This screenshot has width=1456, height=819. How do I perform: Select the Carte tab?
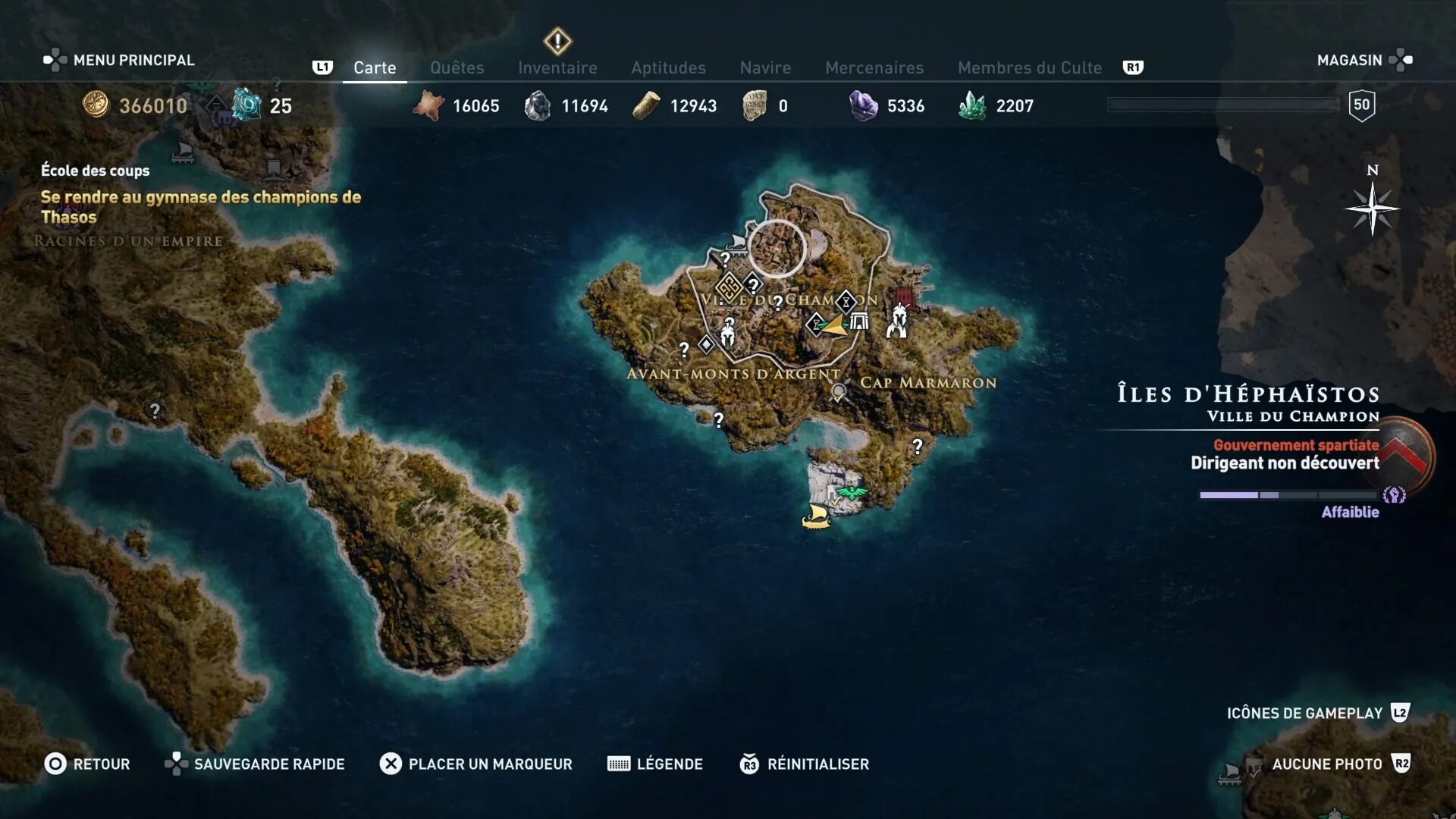click(375, 67)
